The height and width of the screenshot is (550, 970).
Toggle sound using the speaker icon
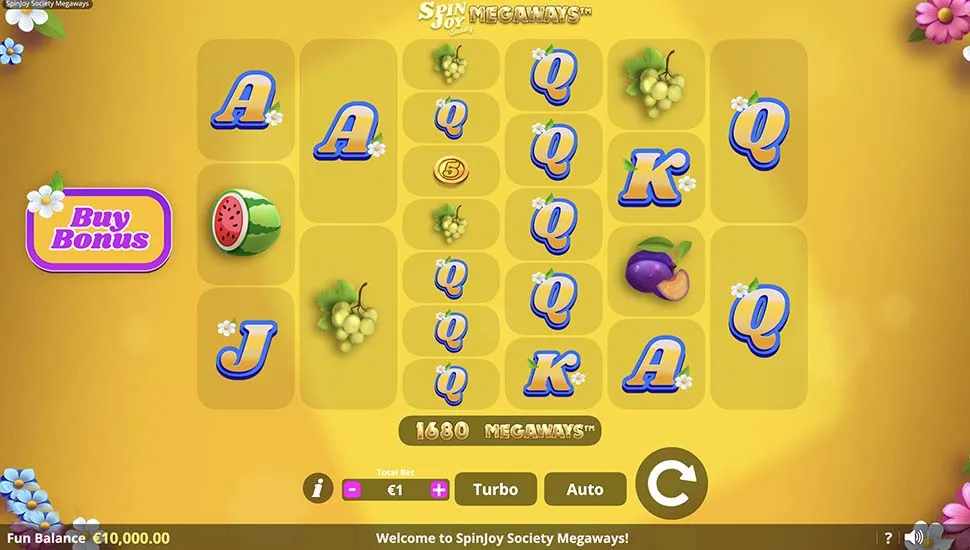point(913,538)
